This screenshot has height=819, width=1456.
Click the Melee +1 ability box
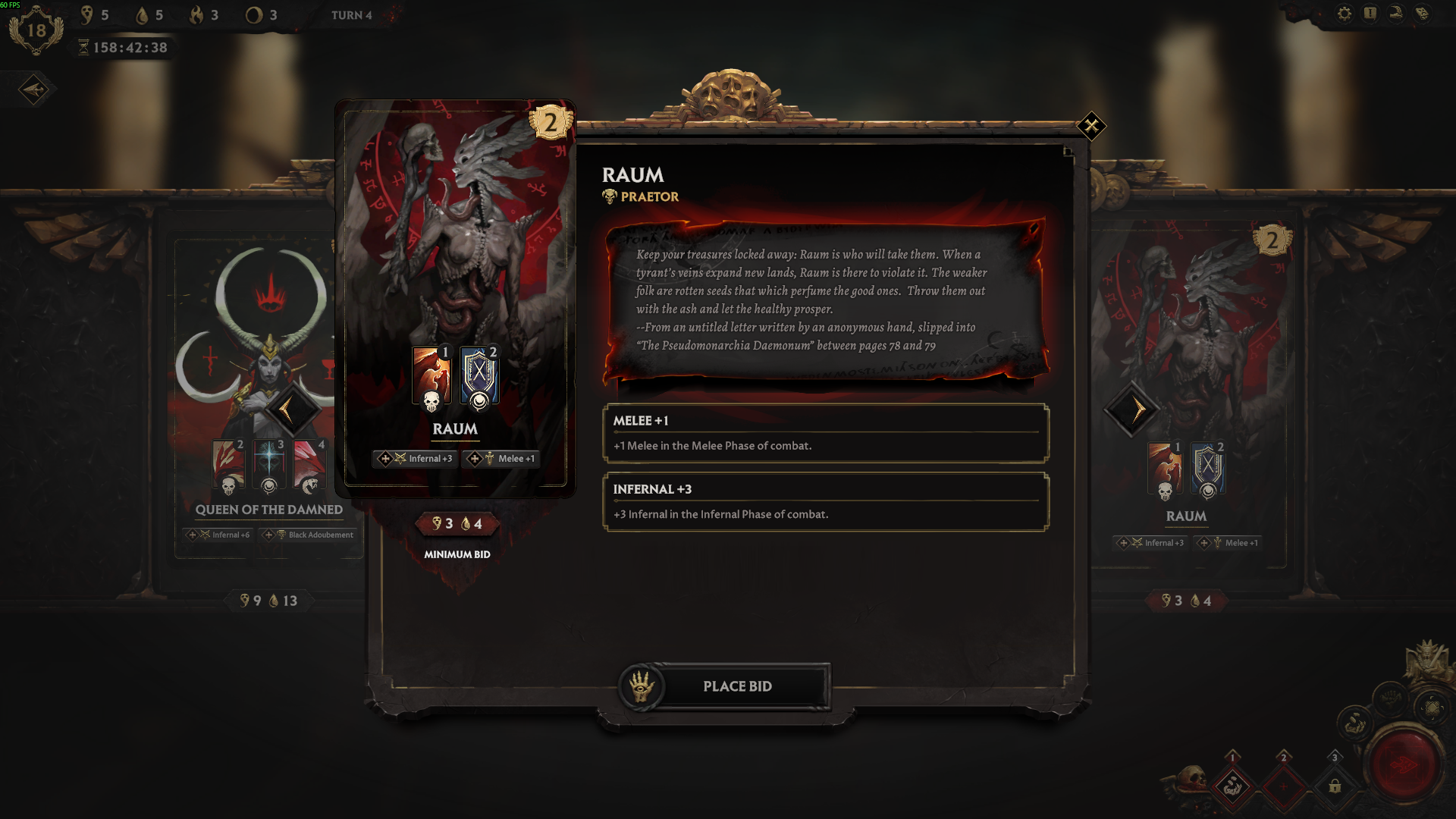(826, 433)
